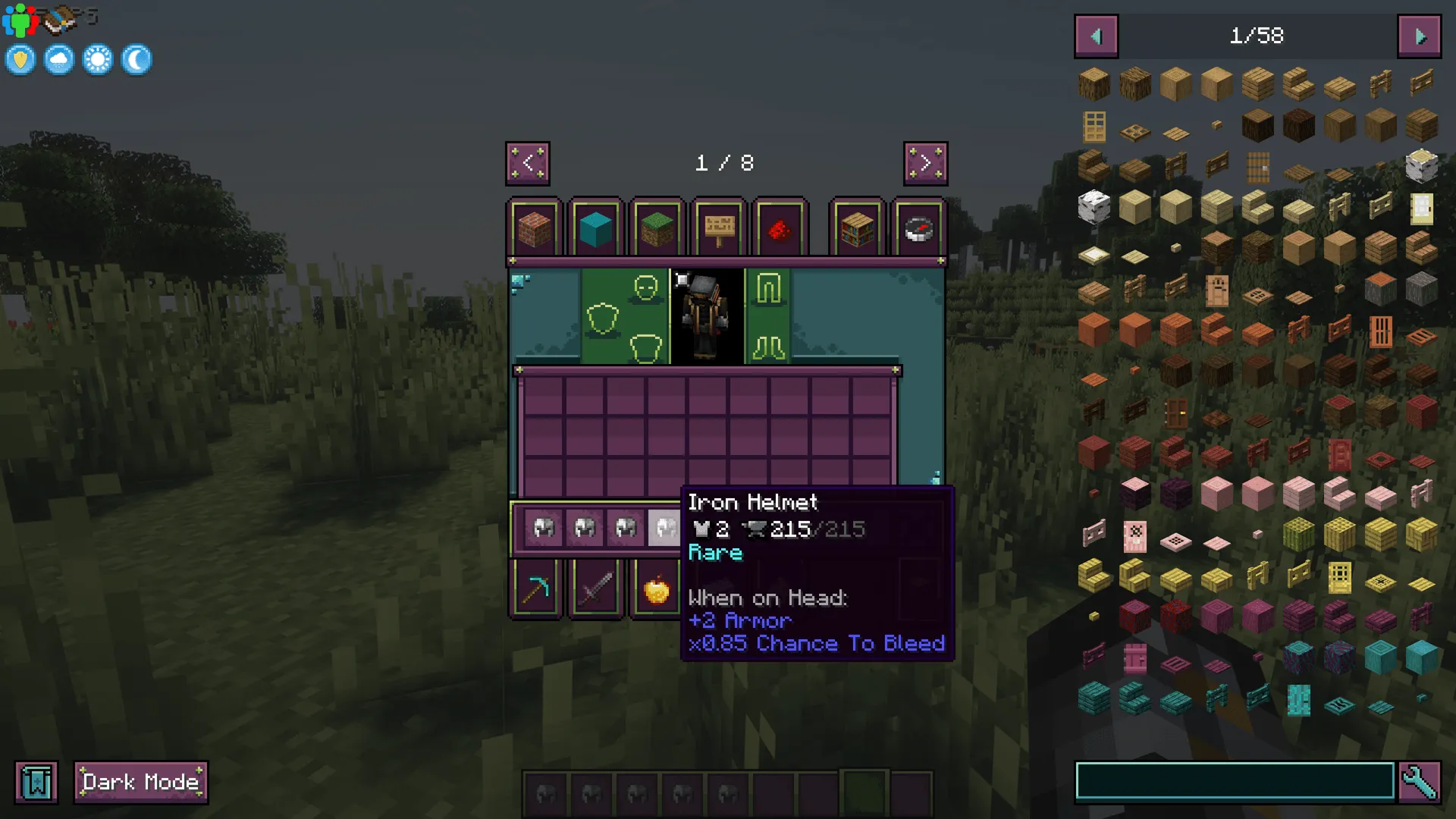The image size is (1456, 819).
Task: Select the iron sword slot
Action: pyautogui.click(x=596, y=588)
